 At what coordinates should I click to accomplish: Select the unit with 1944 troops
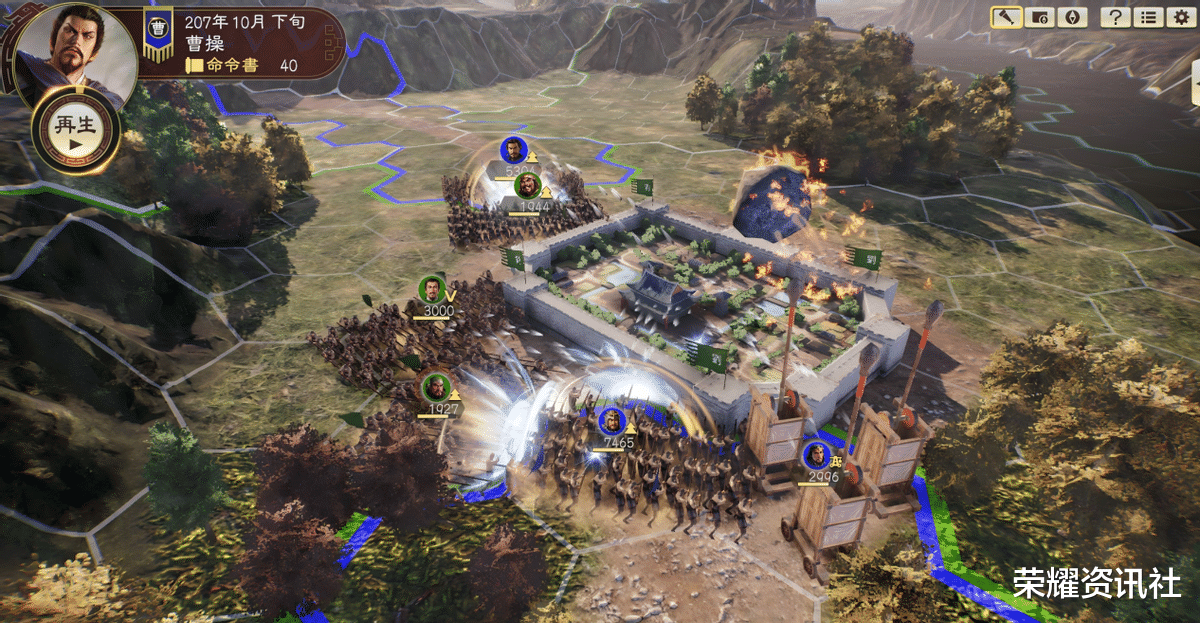coord(528,186)
